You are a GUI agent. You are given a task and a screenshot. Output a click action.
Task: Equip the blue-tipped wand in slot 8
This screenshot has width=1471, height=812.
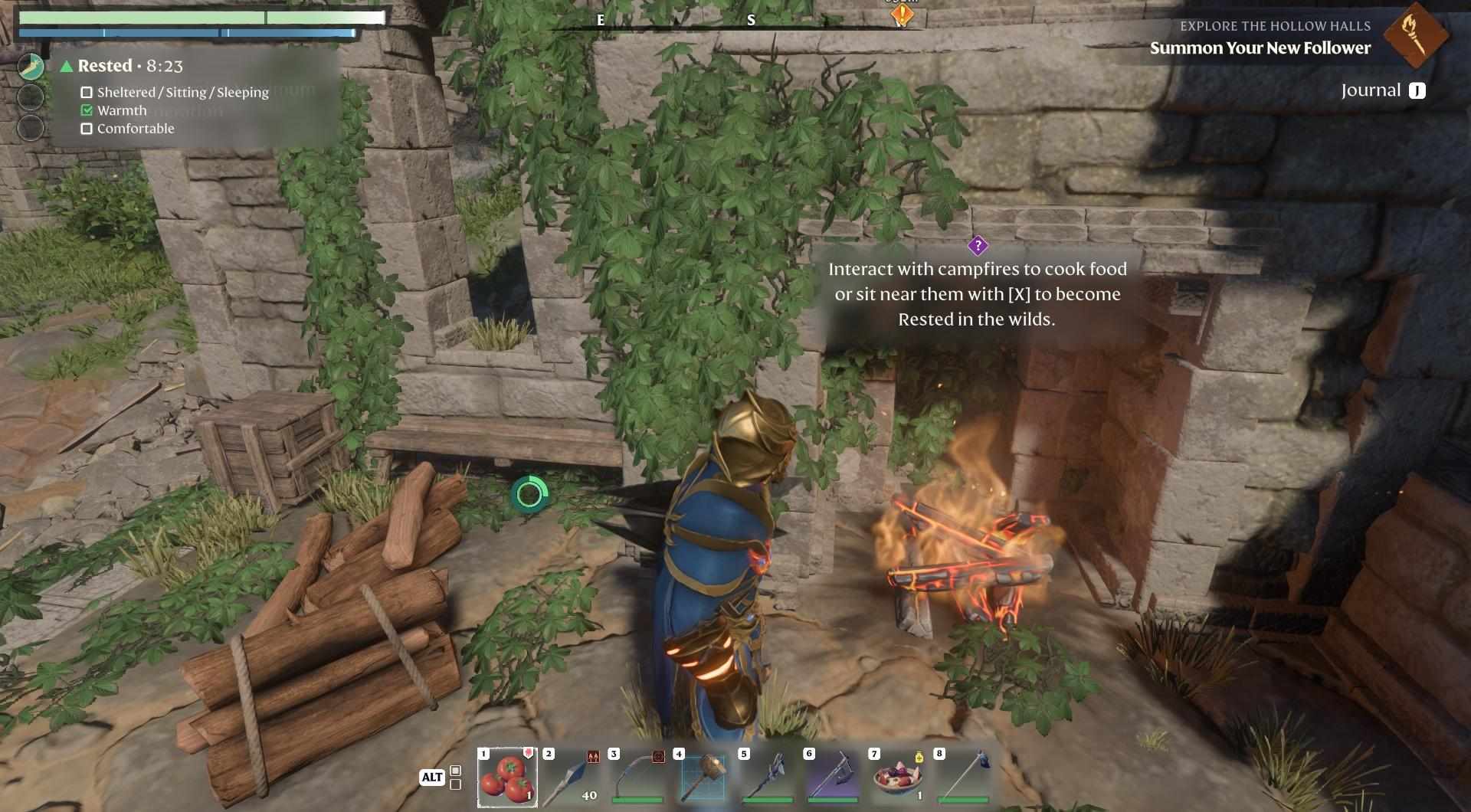963,777
